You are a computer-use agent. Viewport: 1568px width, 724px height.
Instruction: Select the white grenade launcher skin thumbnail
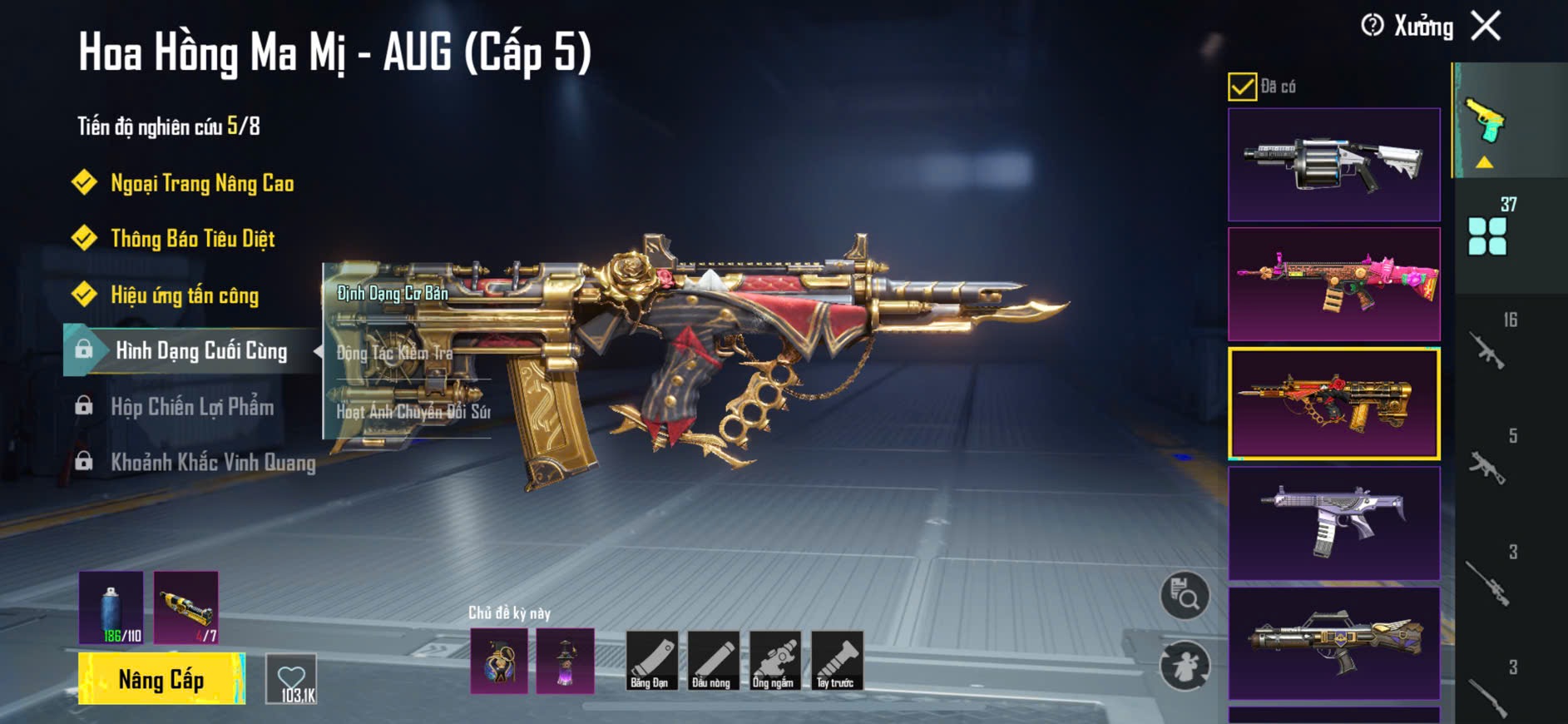point(1333,164)
